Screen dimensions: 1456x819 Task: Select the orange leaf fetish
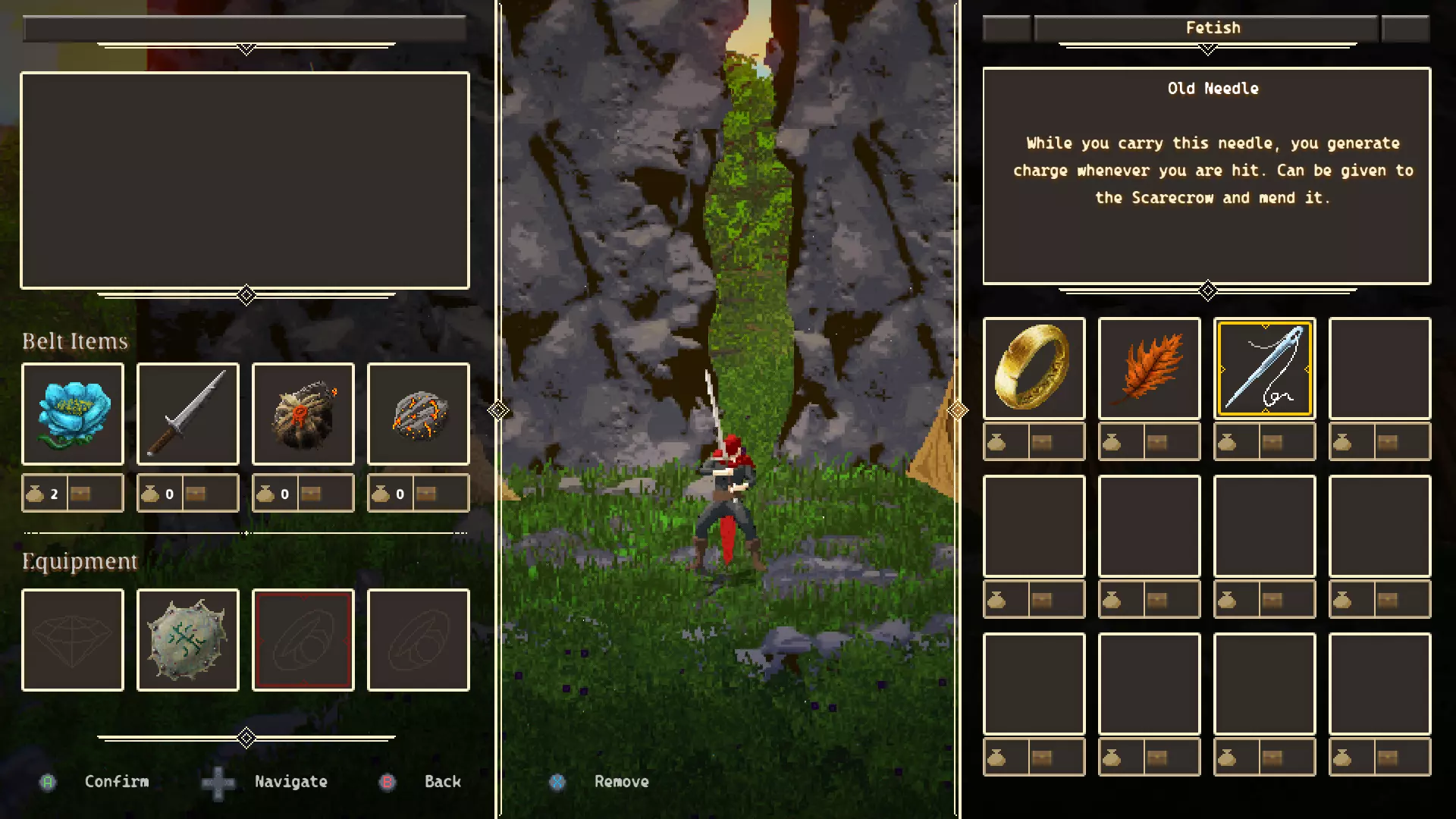click(1150, 369)
